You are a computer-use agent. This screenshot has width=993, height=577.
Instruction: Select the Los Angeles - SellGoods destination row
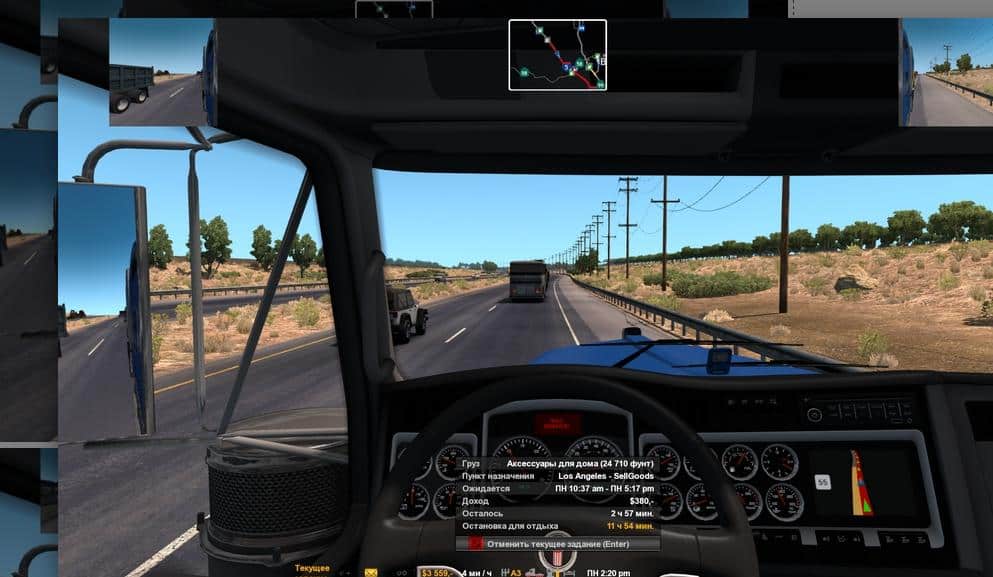(x=558, y=476)
